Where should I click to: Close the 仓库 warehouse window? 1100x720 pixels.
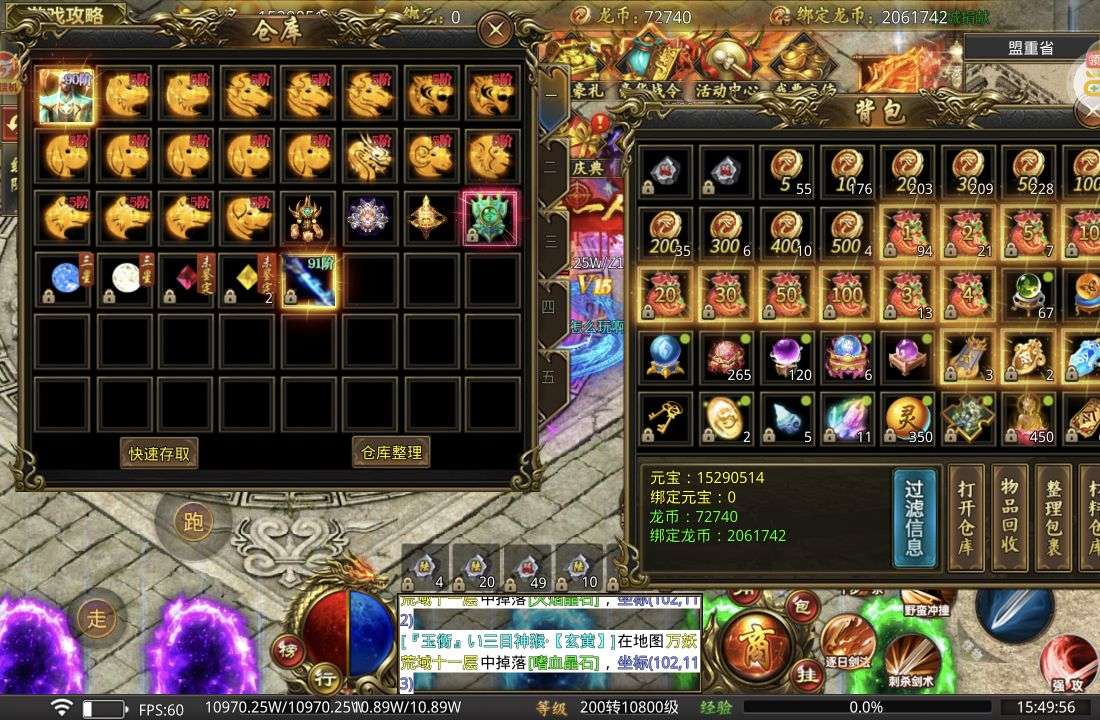[x=495, y=31]
